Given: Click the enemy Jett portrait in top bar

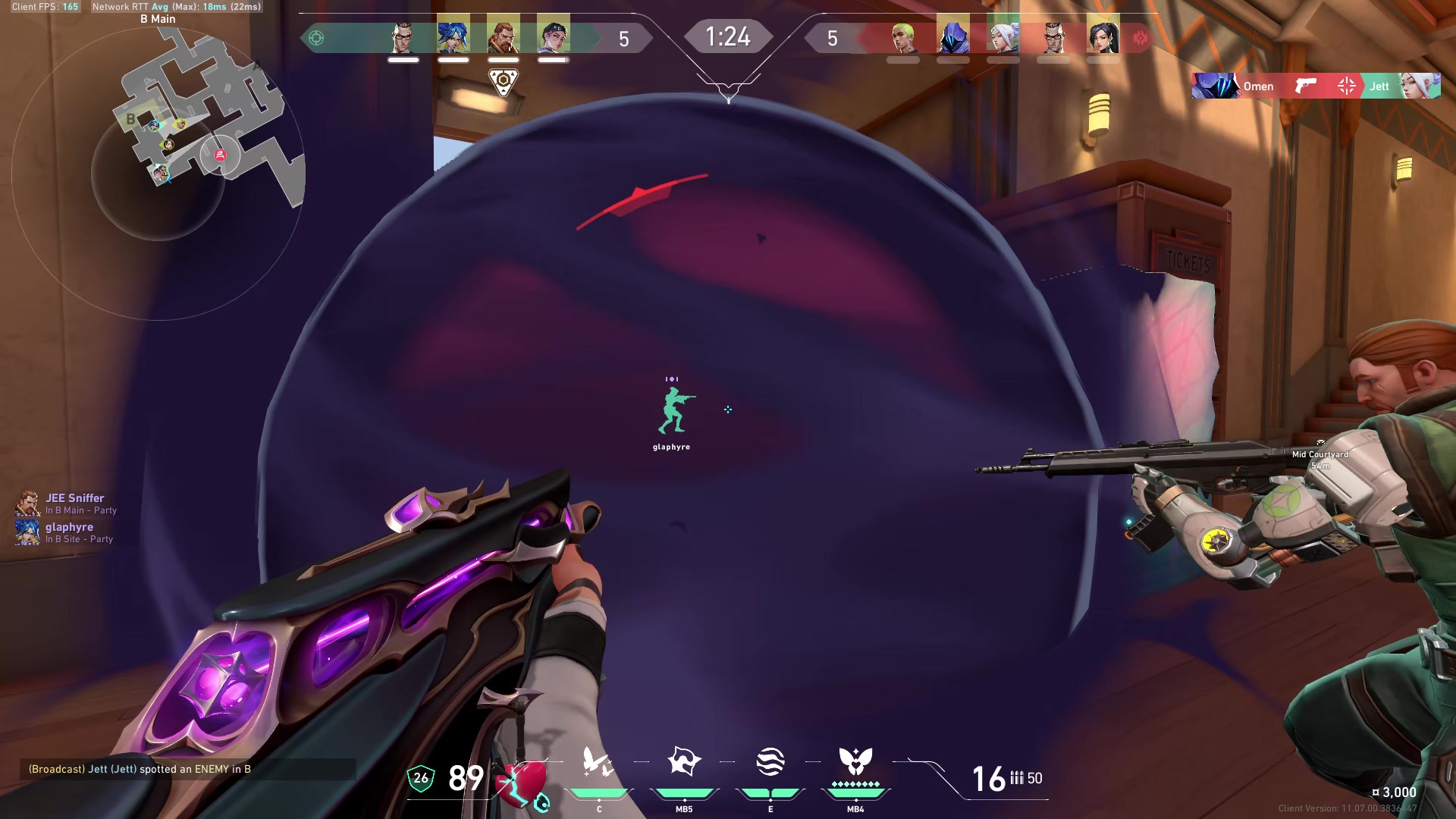Looking at the screenshot, I should 1003,37.
